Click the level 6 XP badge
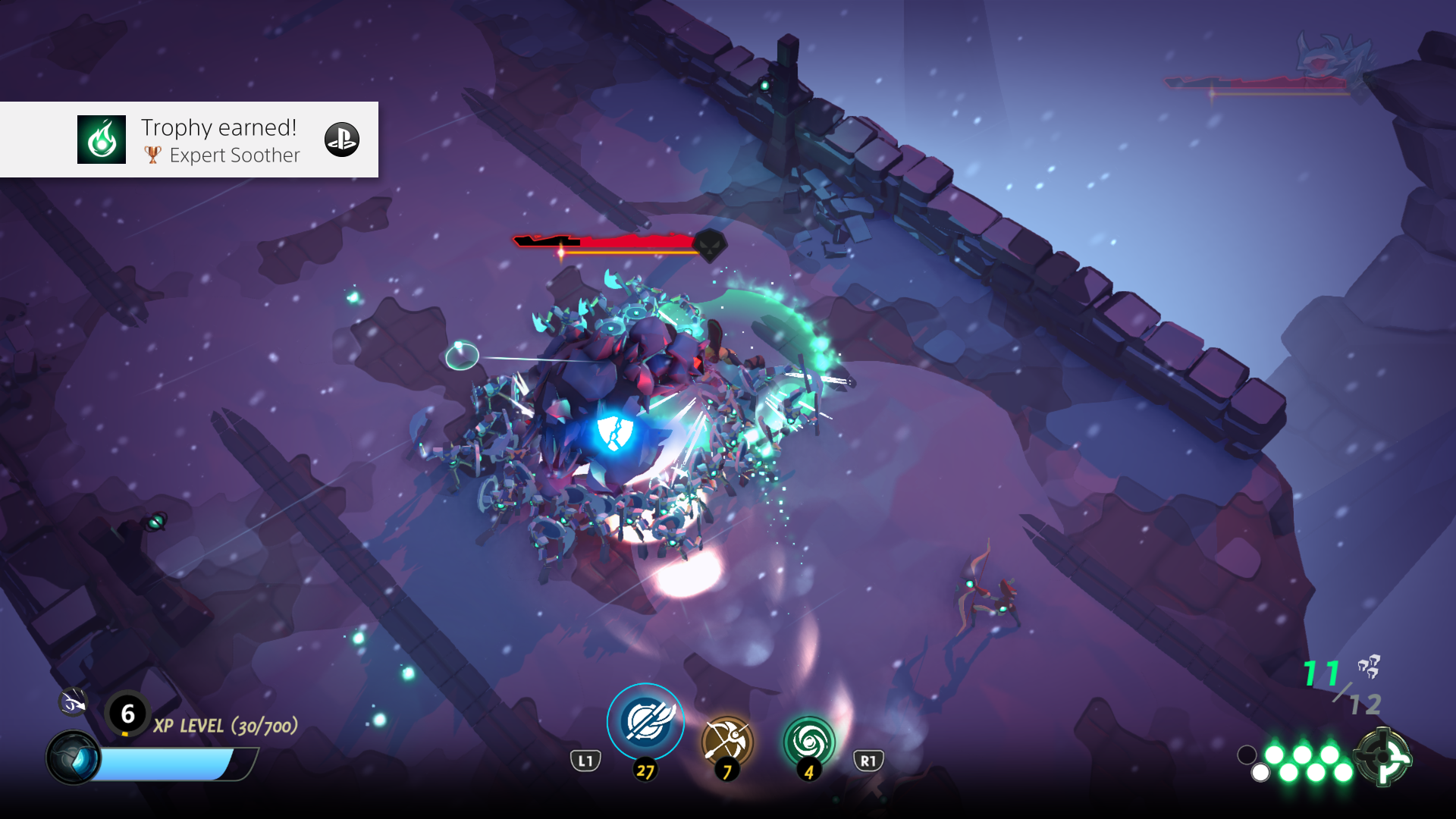Image resolution: width=1456 pixels, height=819 pixels. click(x=127, y=714)
